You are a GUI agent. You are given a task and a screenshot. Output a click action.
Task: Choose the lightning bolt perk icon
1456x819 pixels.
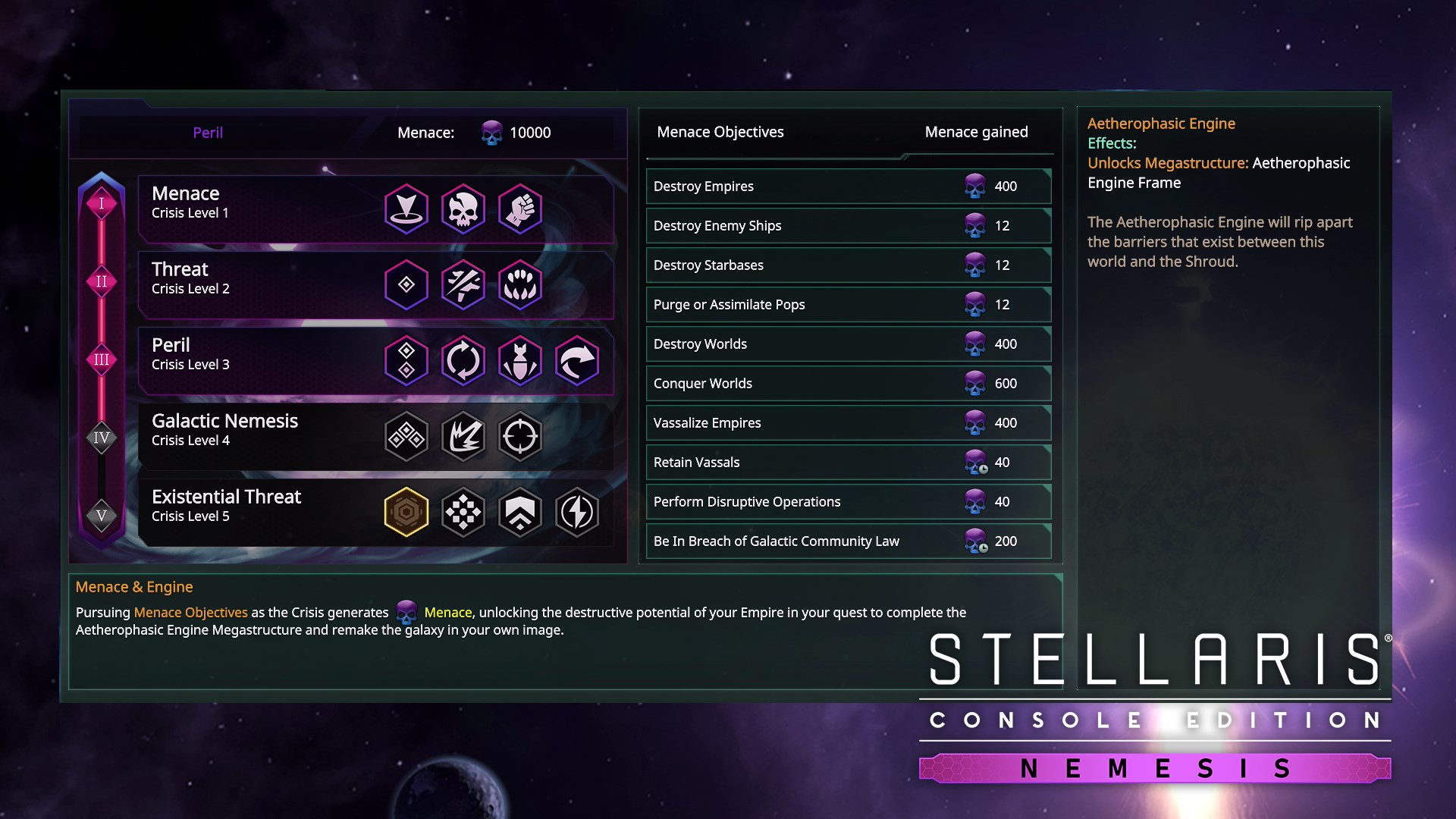577,513
